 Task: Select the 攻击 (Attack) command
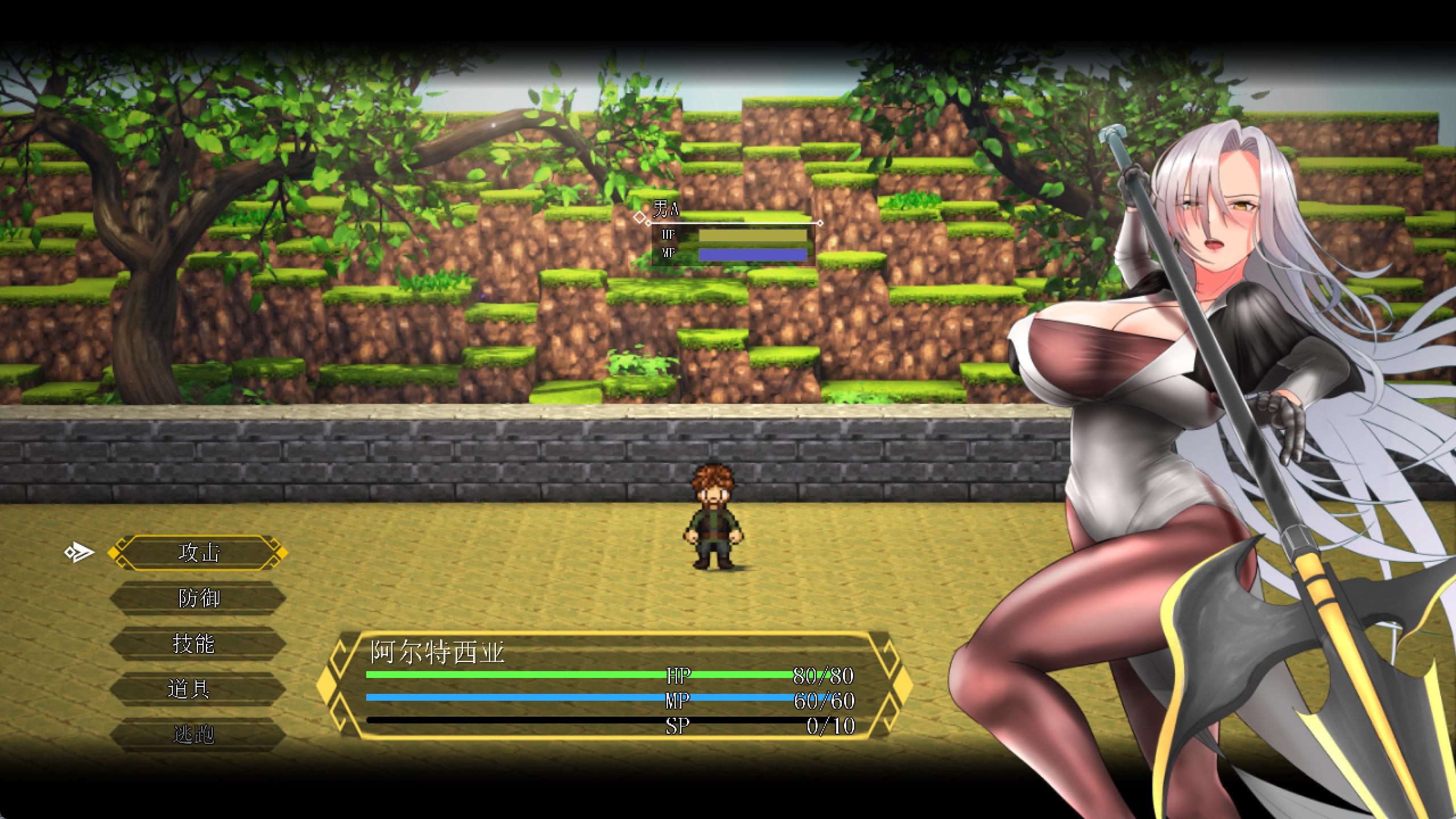point(198,552)
